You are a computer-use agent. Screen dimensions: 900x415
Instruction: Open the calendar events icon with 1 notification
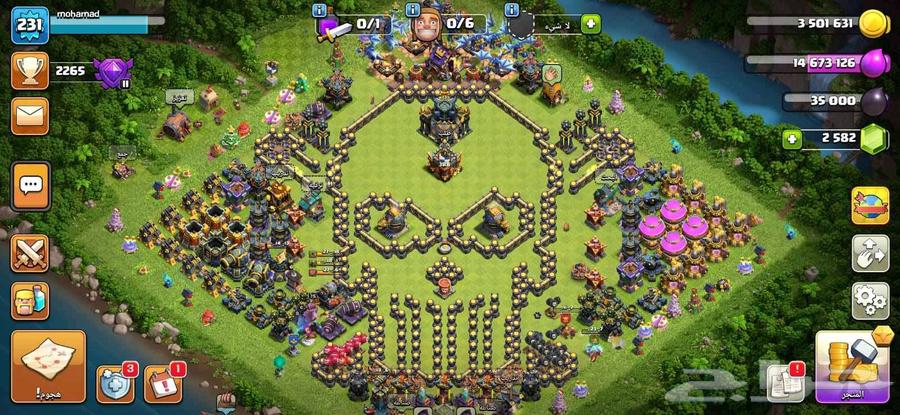click(x=162, y=385)
